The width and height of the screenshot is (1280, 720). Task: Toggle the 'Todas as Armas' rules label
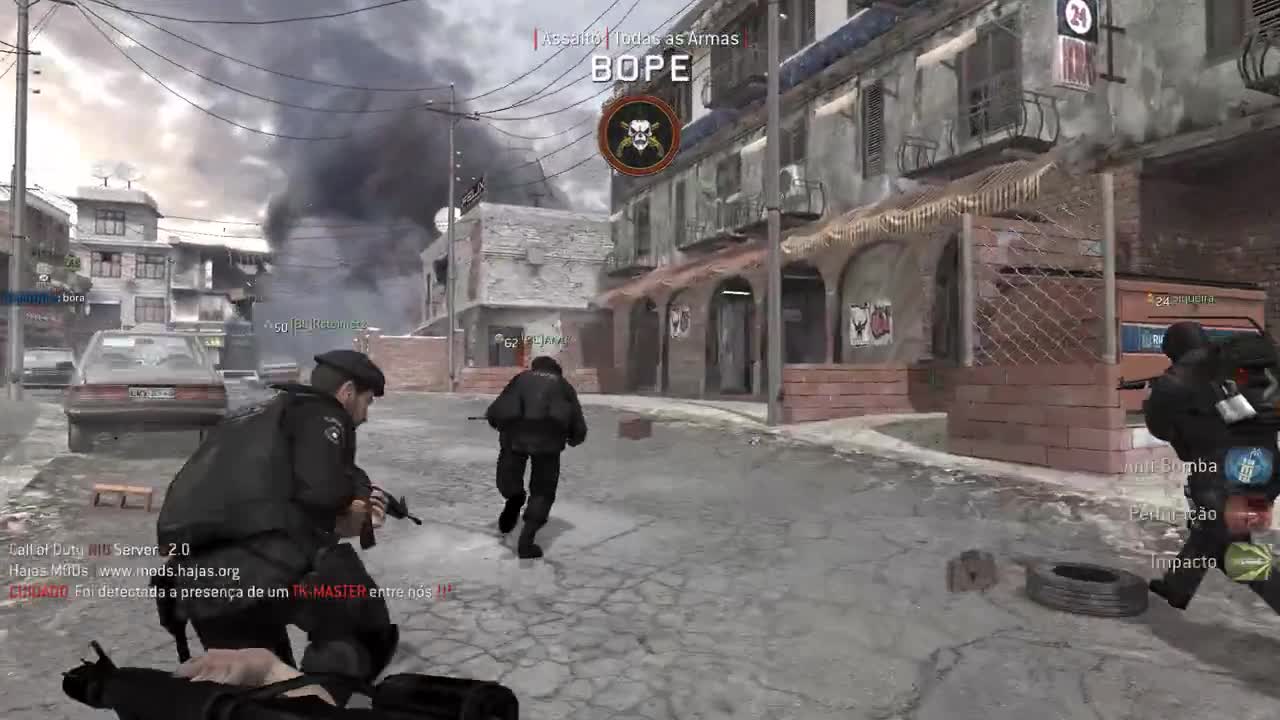(x=676, y=39)
